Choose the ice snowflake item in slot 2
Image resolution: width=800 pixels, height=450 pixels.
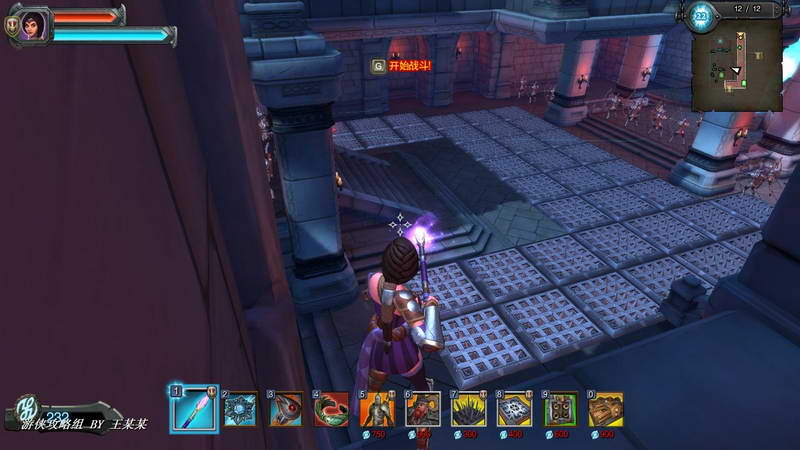click(240, 409)
